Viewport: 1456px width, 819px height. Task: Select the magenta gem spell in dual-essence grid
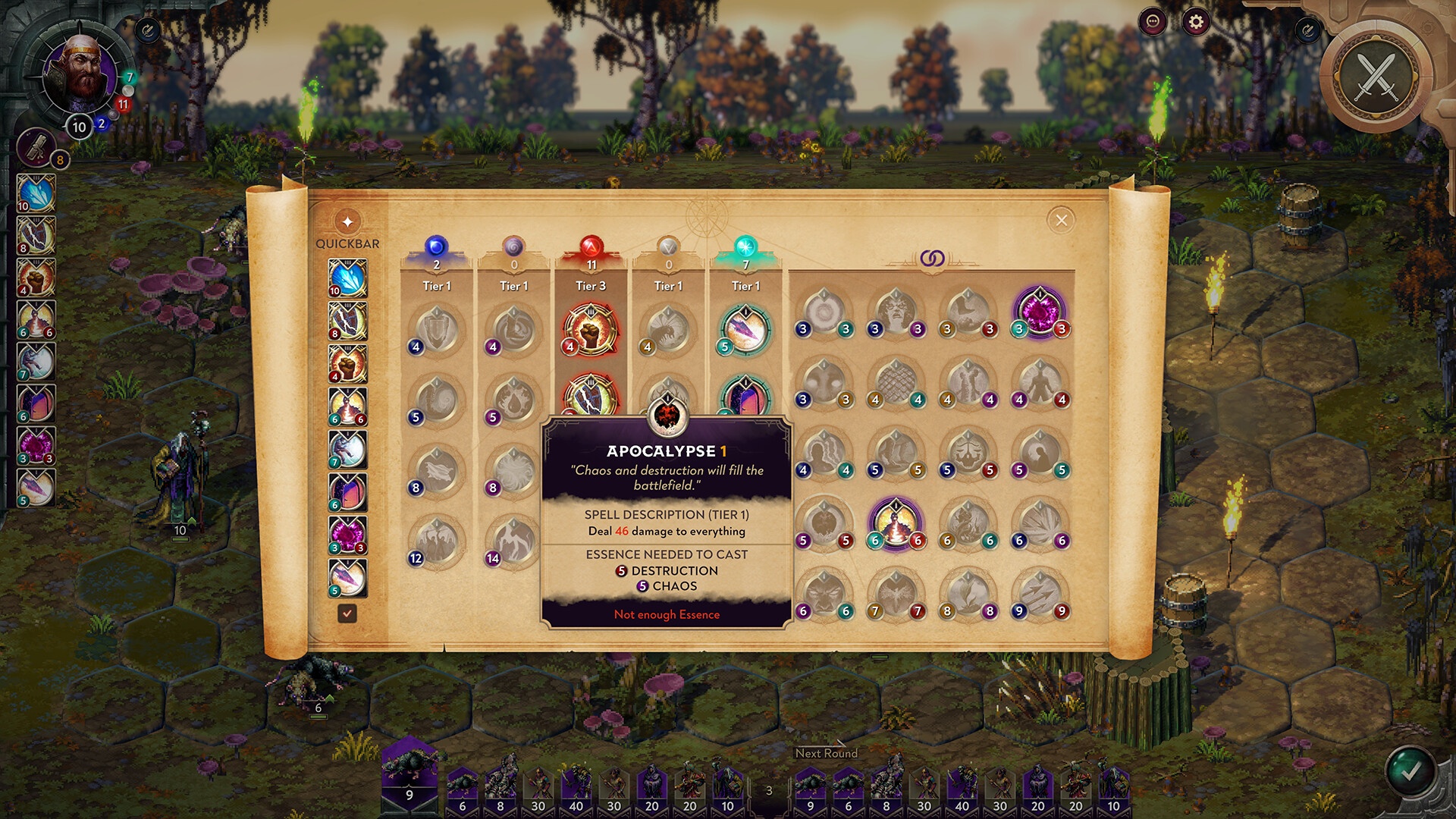[x=1040, y=311]
